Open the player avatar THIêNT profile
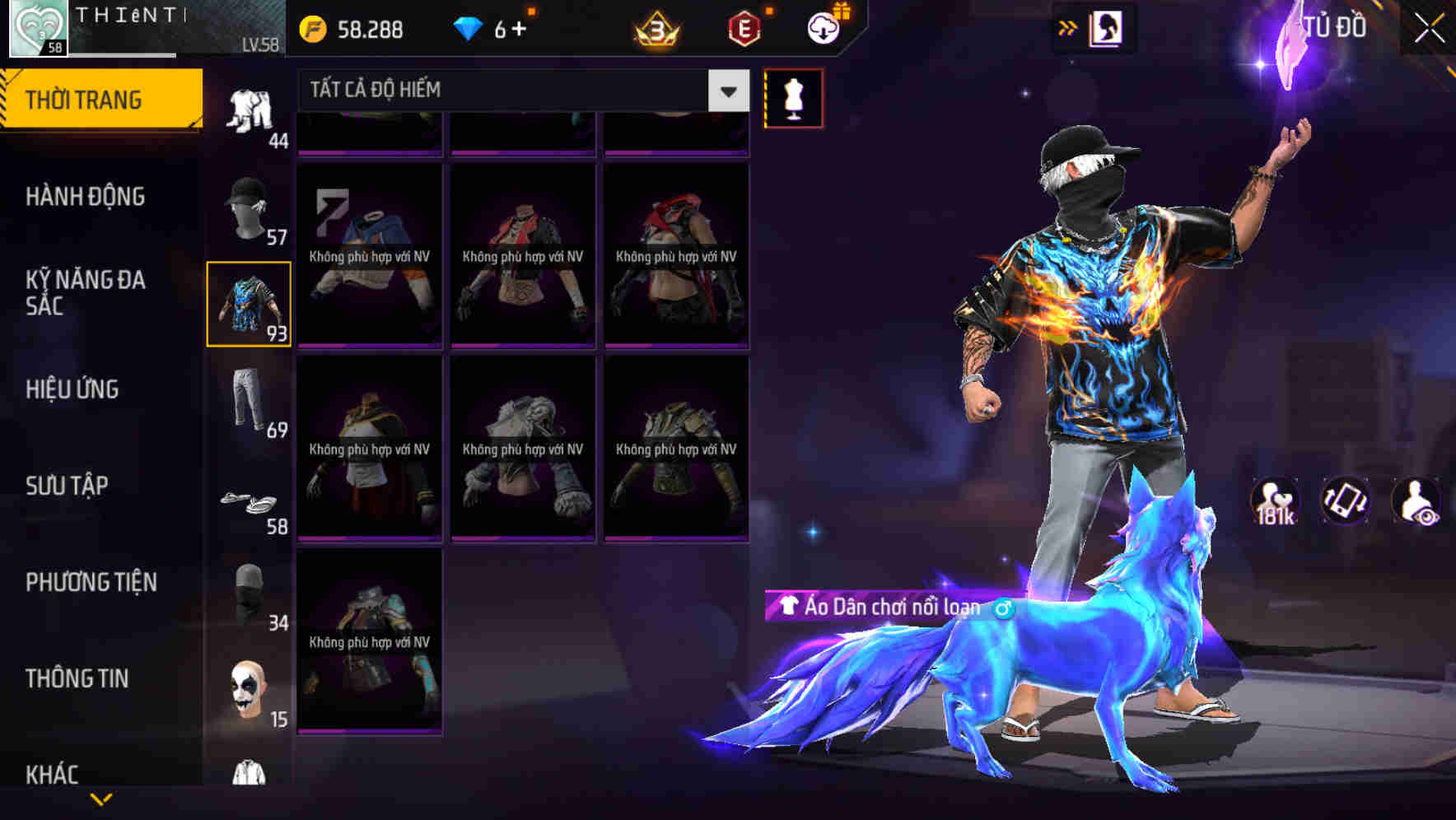 point(37,27)
